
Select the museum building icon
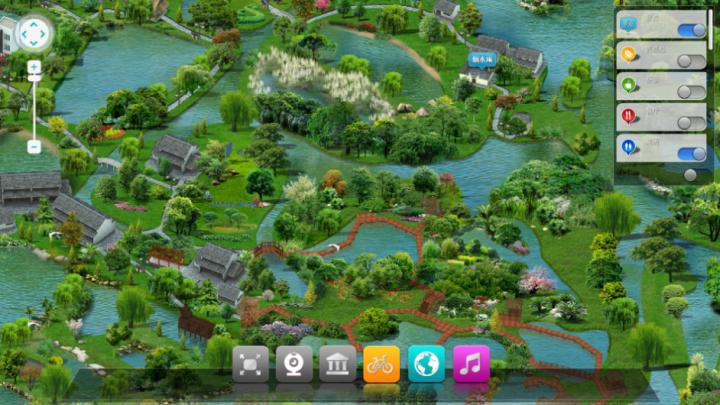coord(338,364)
